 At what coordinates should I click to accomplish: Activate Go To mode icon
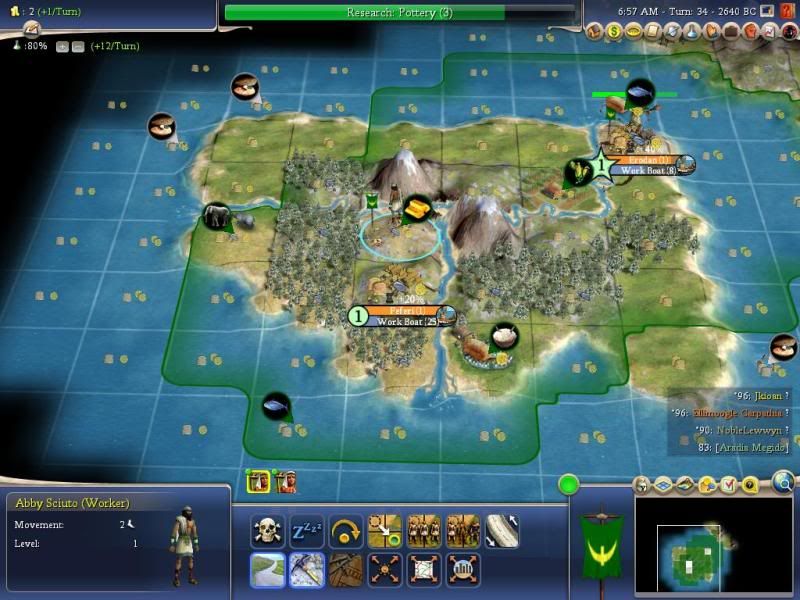coord(384,530)
